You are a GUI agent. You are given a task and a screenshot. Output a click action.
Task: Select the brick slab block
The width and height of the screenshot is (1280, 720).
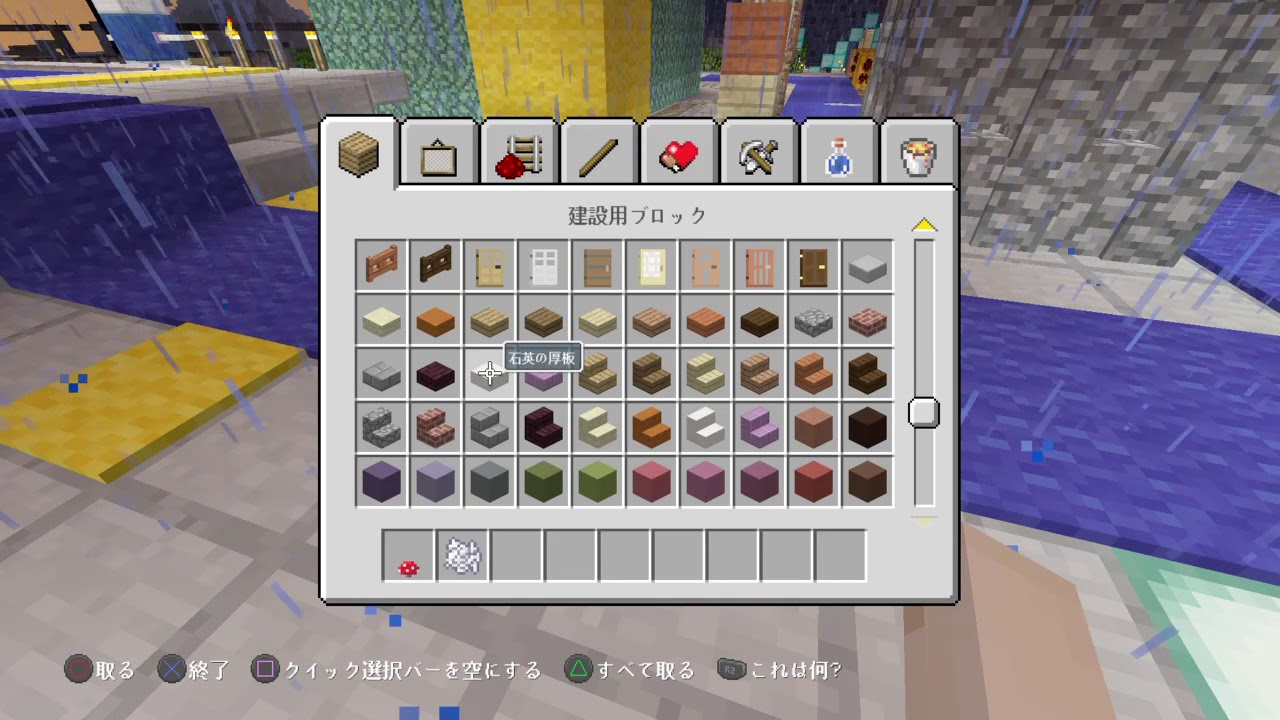pyautogui.click(x=867, y=320)
